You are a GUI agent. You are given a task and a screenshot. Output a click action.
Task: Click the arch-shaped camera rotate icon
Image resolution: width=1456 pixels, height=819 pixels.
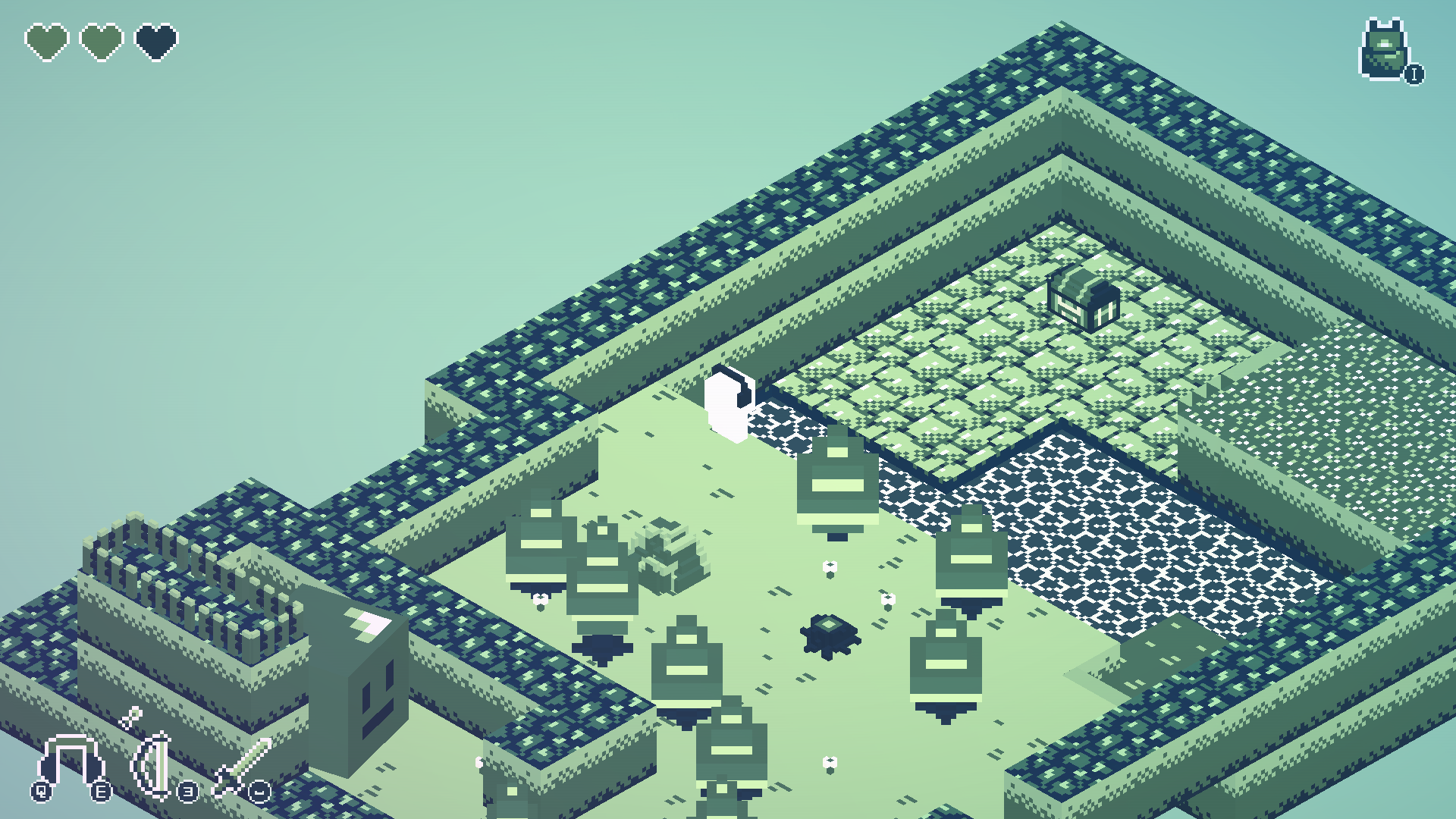click(71, 761)
